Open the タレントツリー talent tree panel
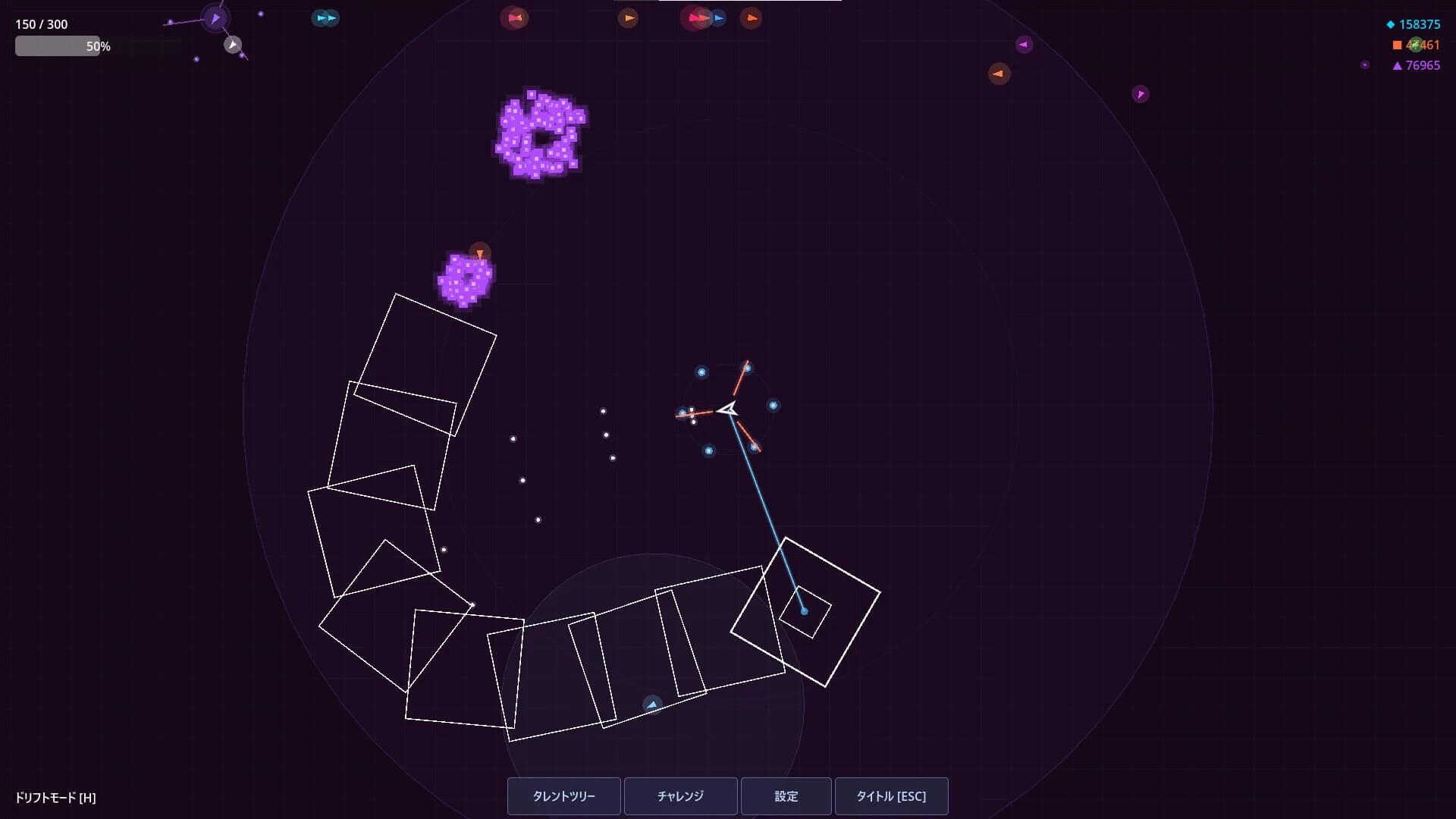Viewport: 1456px width, 819px height. (x=564, y=796)
